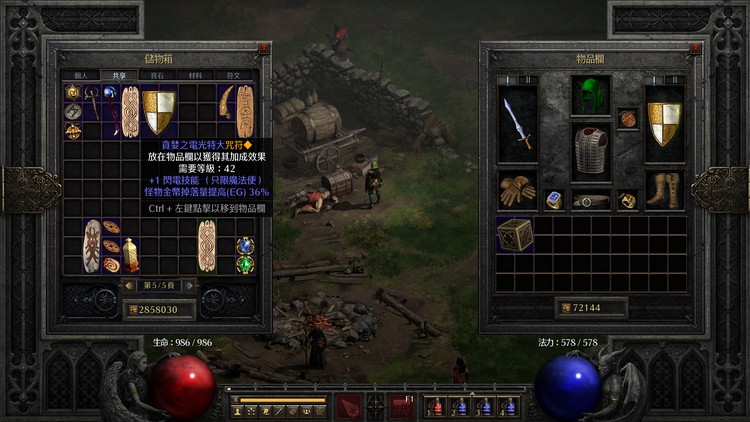Image resolution: width=750 pixels, height=422 pixels.
Task: Select the lantern item in stash
Action: [x=129, y=255]
